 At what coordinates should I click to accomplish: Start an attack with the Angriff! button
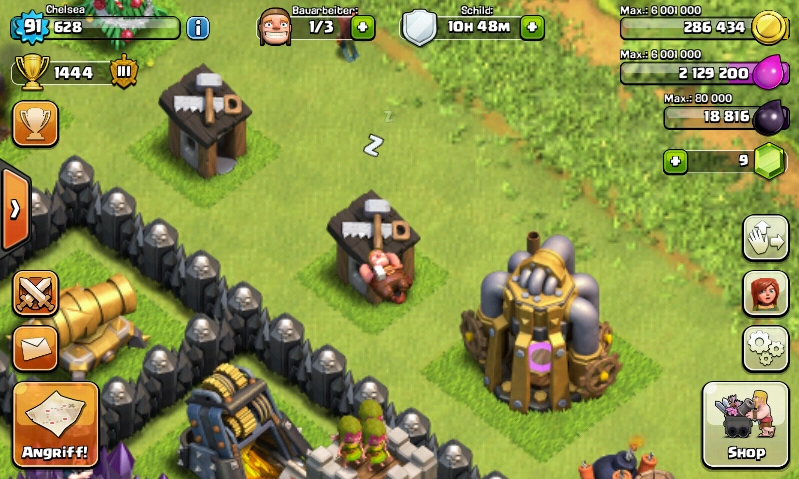click(55, 425)
